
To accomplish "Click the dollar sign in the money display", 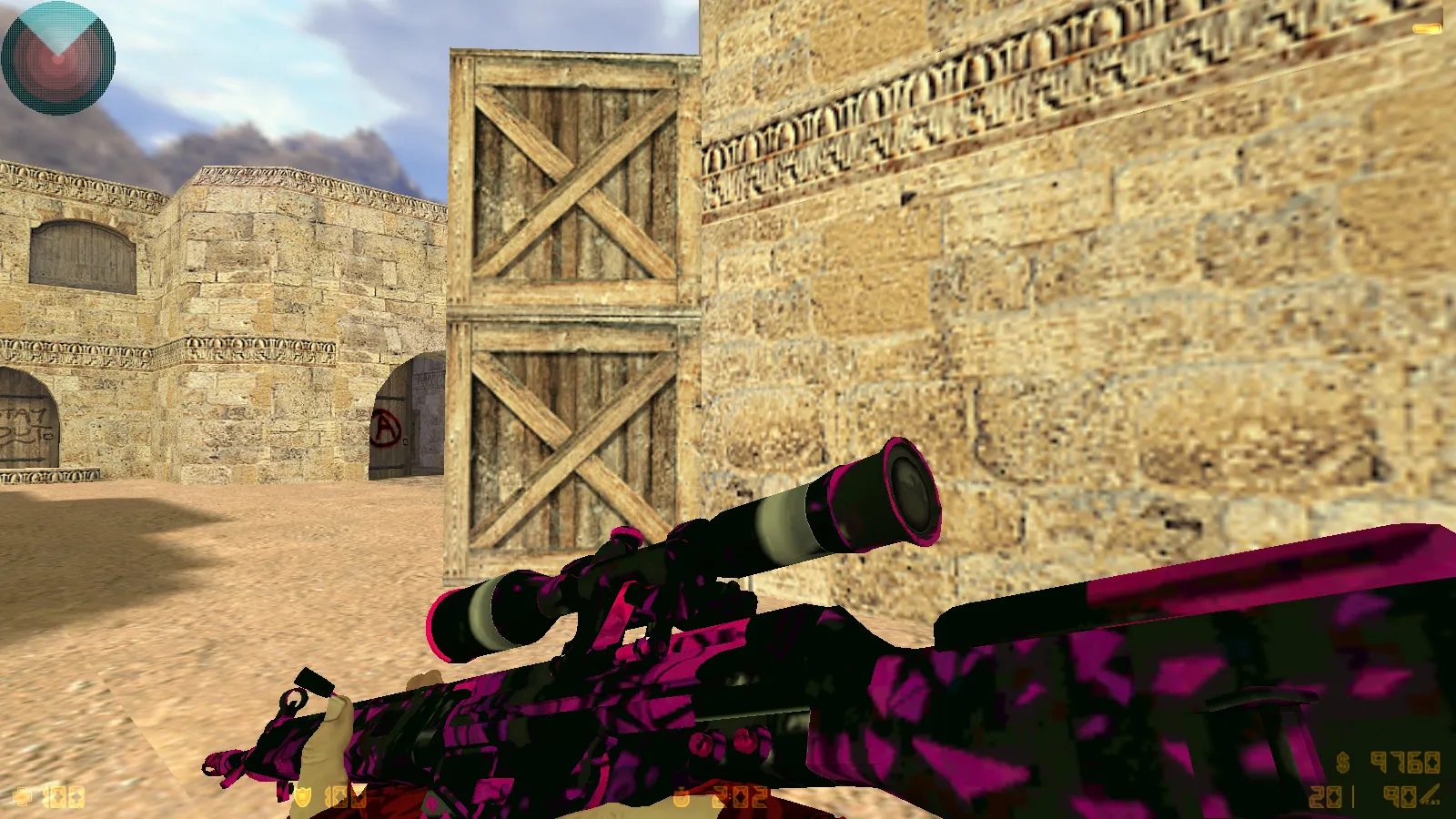I will 1342,763.
